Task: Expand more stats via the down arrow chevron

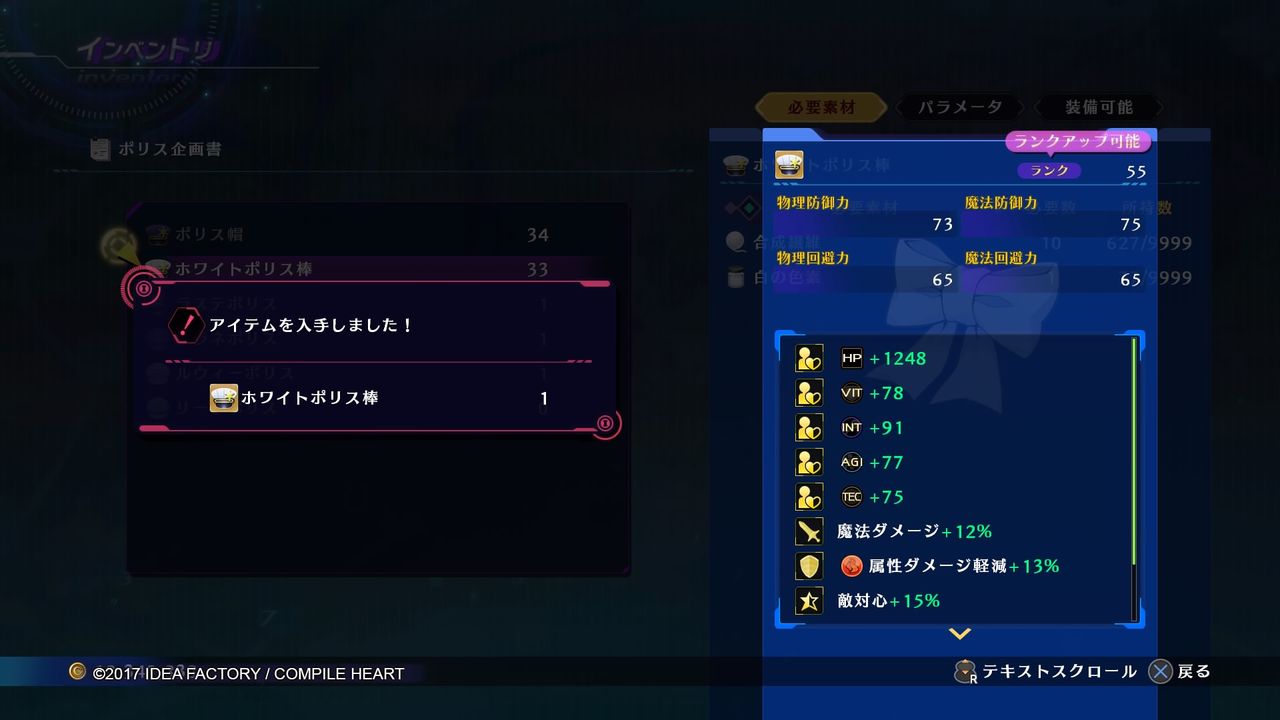Action: pos(959,632)
